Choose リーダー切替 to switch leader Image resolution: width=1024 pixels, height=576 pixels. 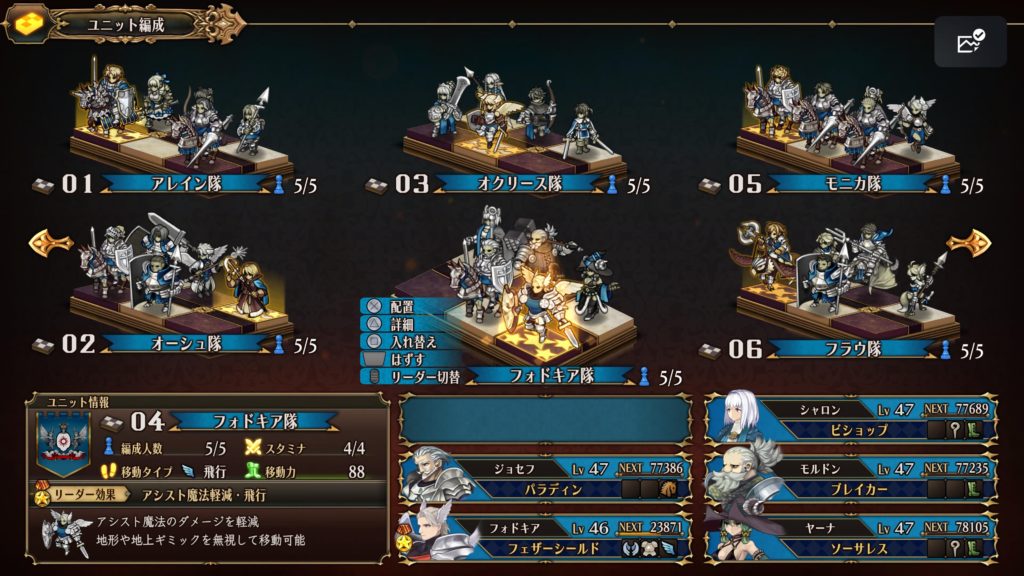(410, 376)
